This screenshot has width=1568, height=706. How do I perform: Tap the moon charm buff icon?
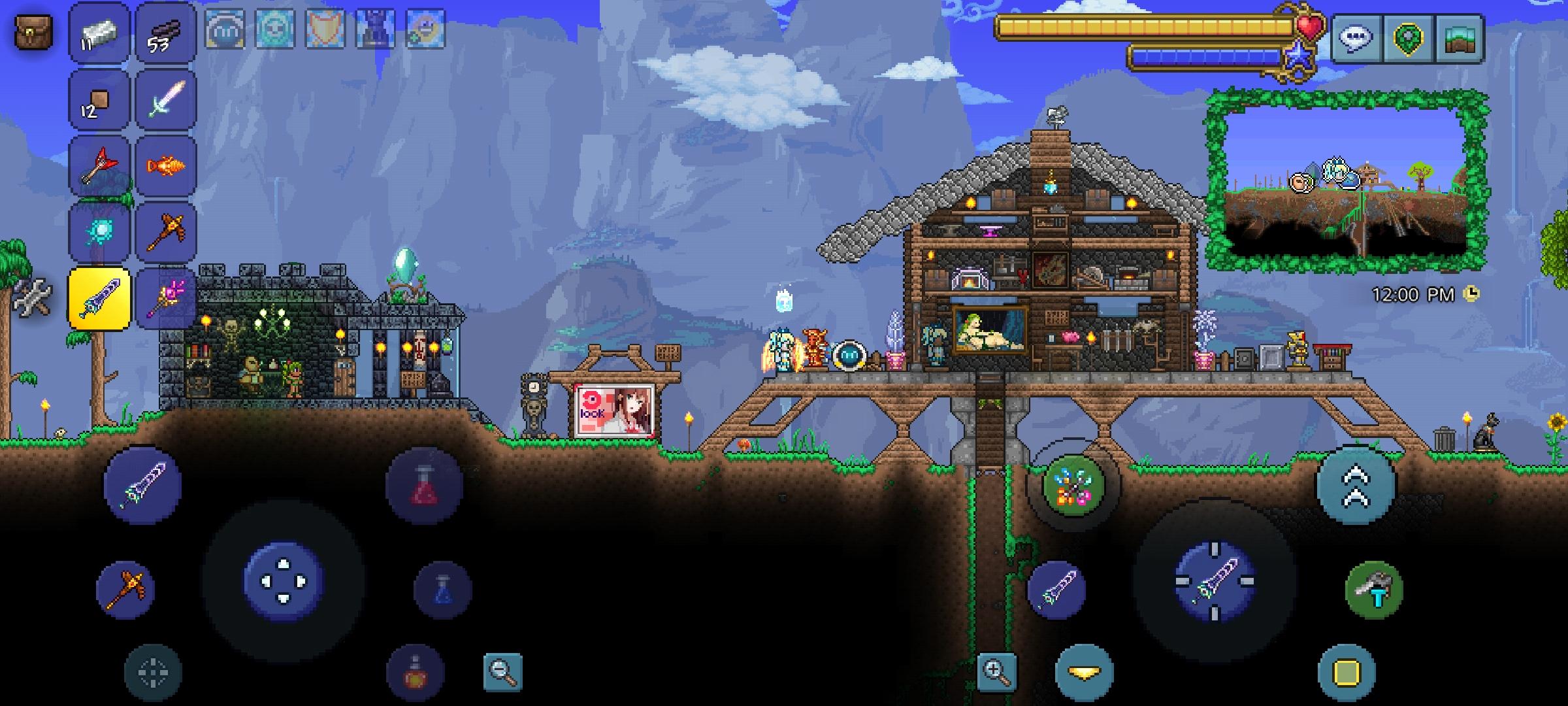coord(425,29)
